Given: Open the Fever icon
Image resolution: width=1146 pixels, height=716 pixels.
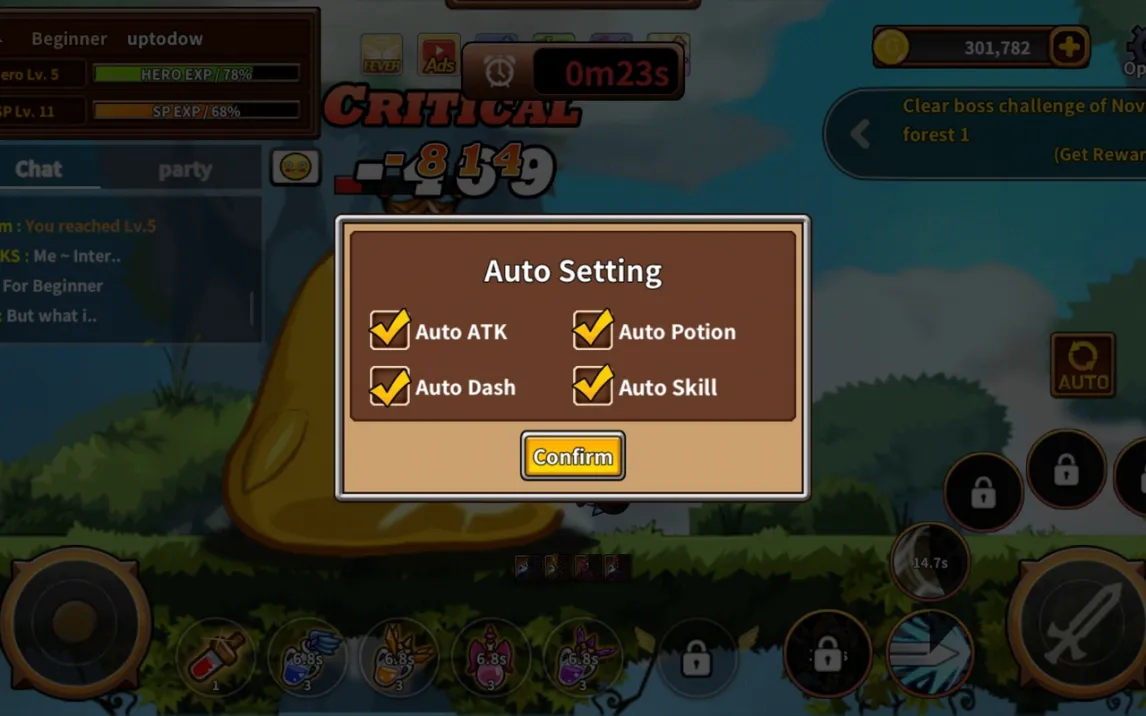Looking at the screenshot, I should pos(381,55).
